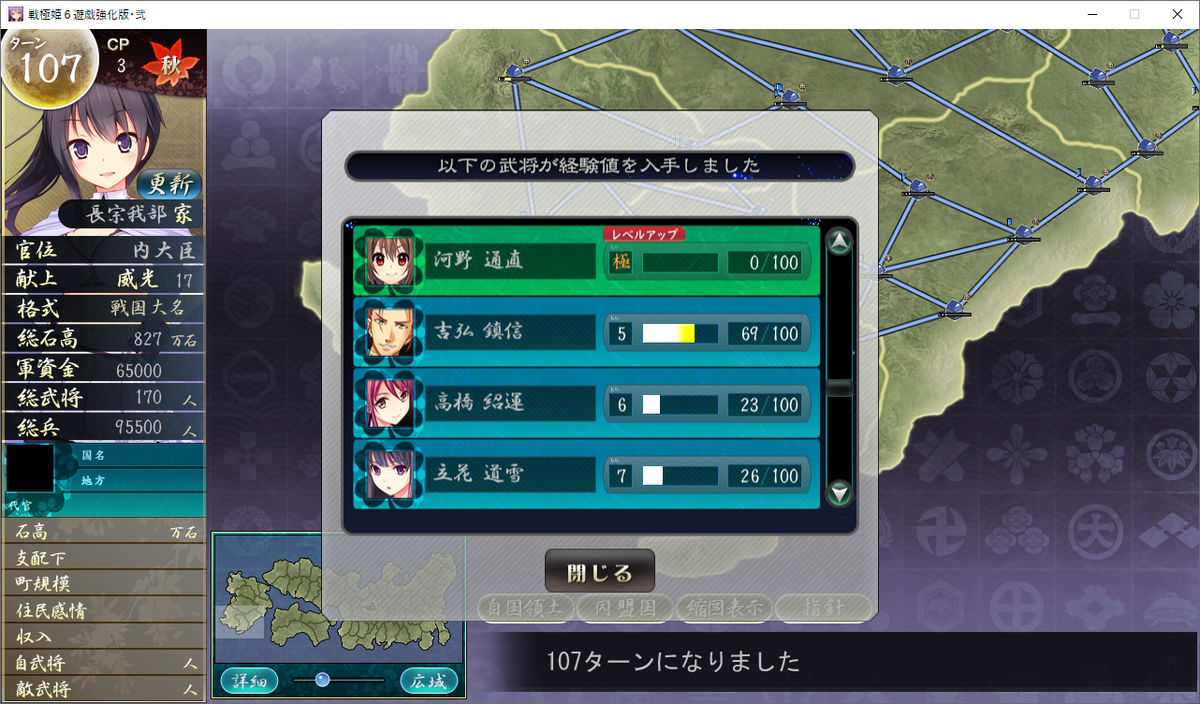
Task: Click the list's scroll-up arrow
Action: (x=840, y=241)
